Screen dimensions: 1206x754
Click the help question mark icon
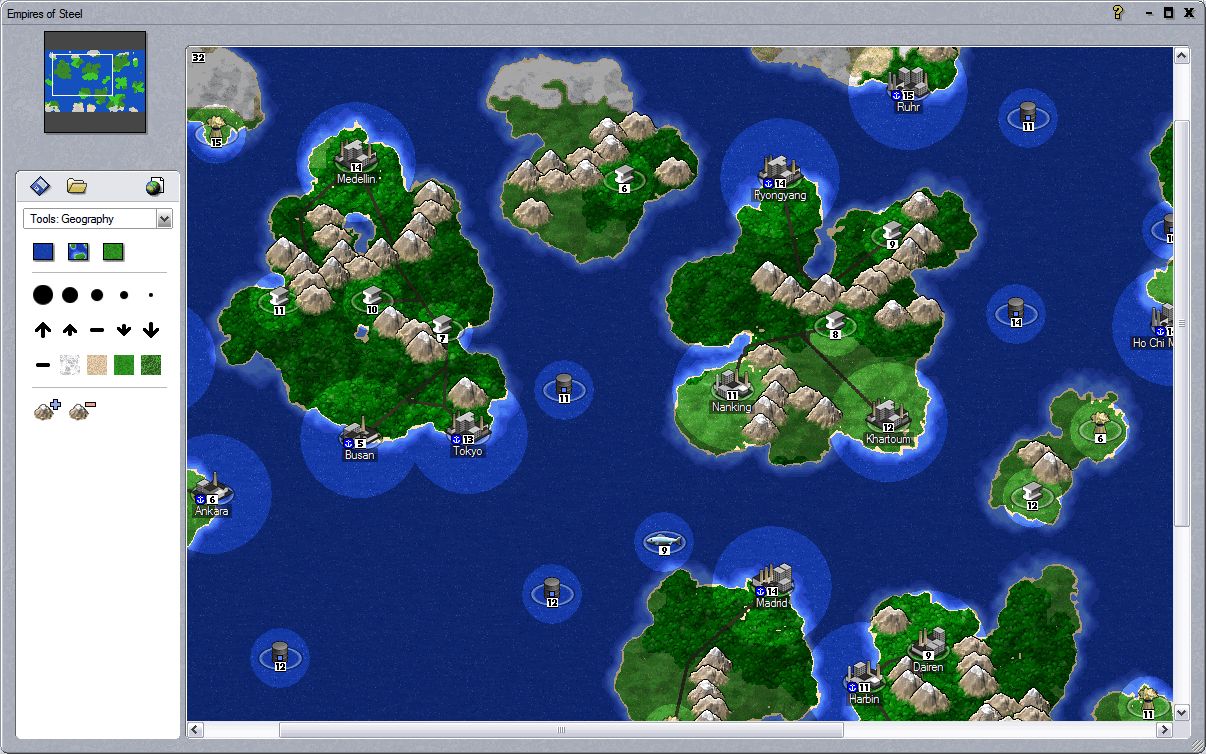click(x=1119, y=13)
